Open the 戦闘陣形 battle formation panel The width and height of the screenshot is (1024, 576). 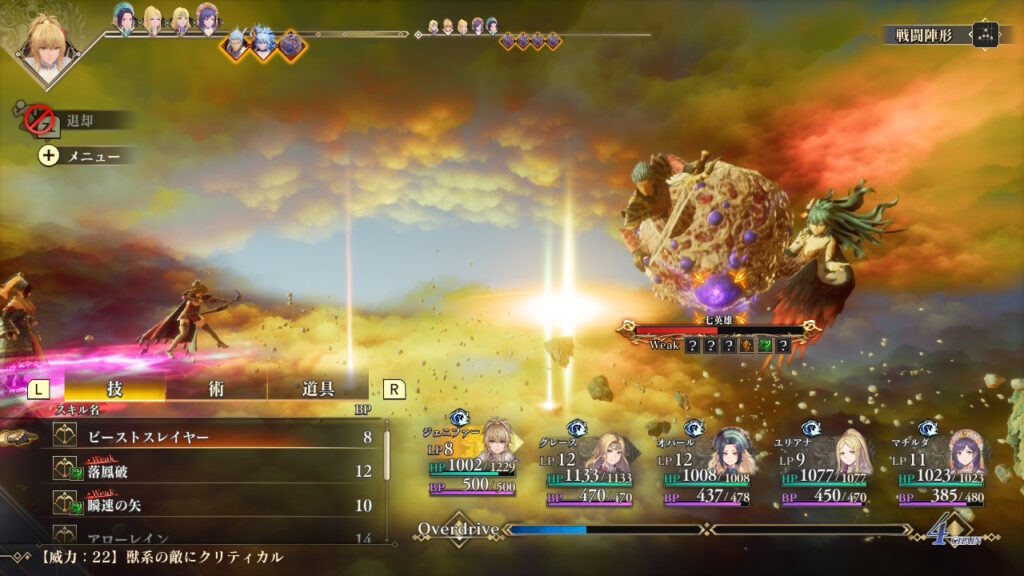tap(941, 35)
